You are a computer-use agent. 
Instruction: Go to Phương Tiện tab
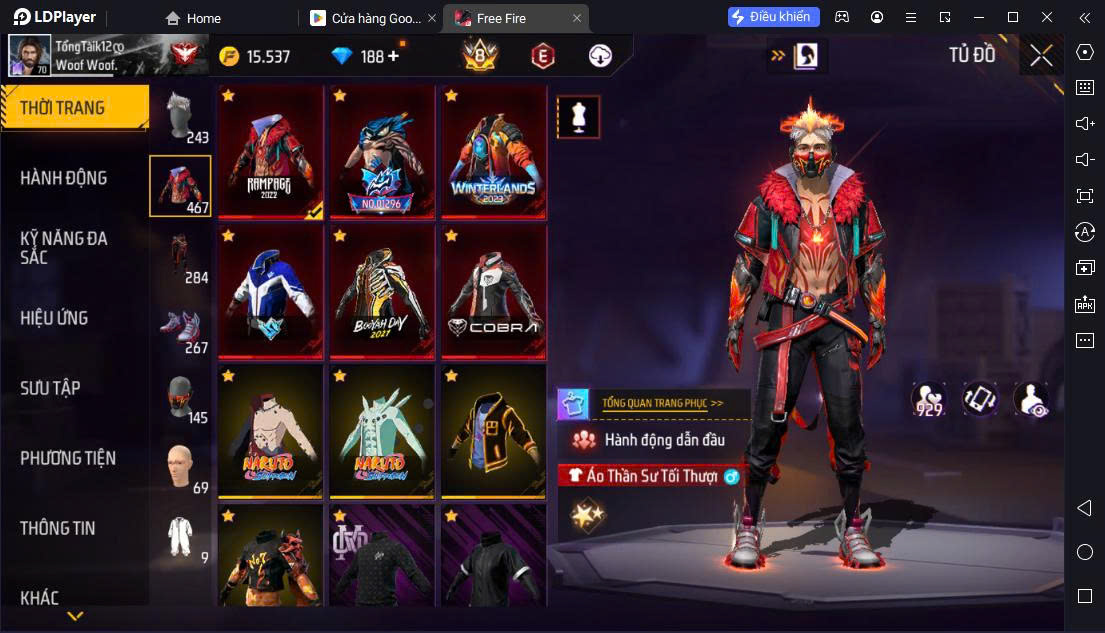68,458
